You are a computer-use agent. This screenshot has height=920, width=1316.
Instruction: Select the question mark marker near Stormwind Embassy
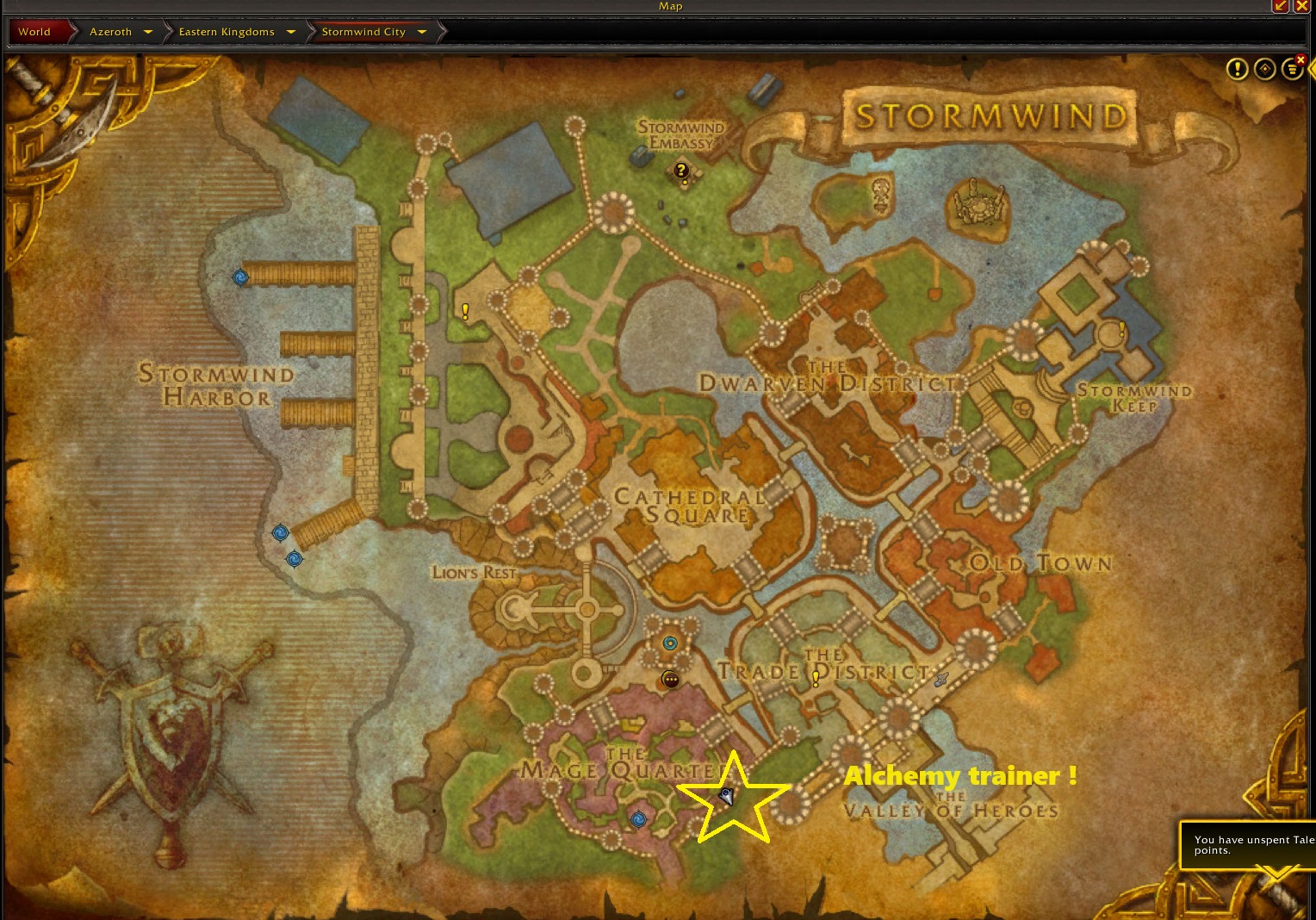tap(682, 171)
